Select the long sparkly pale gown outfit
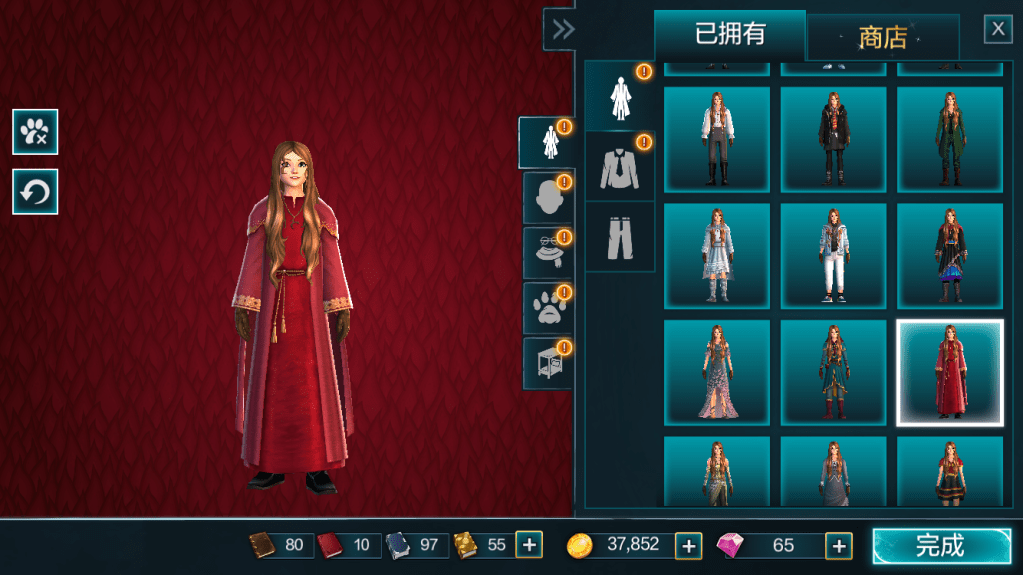Viewport: 1023px width, 575px height. tap(717, 373)
